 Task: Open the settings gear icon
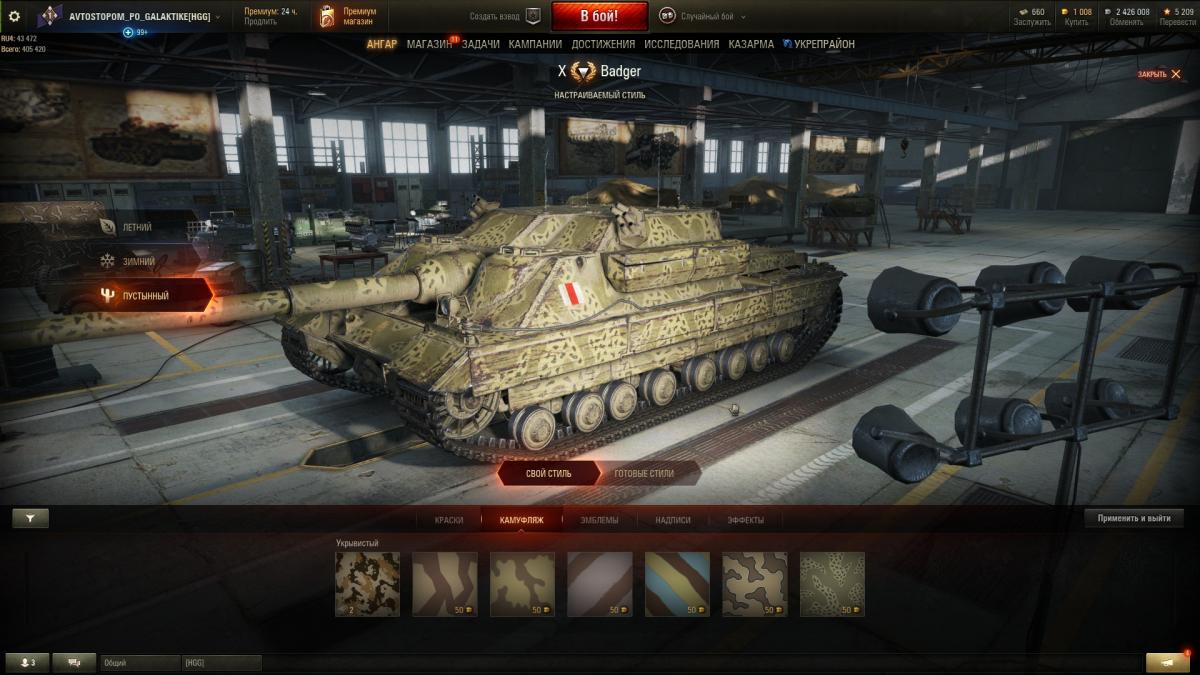(14, 16)
